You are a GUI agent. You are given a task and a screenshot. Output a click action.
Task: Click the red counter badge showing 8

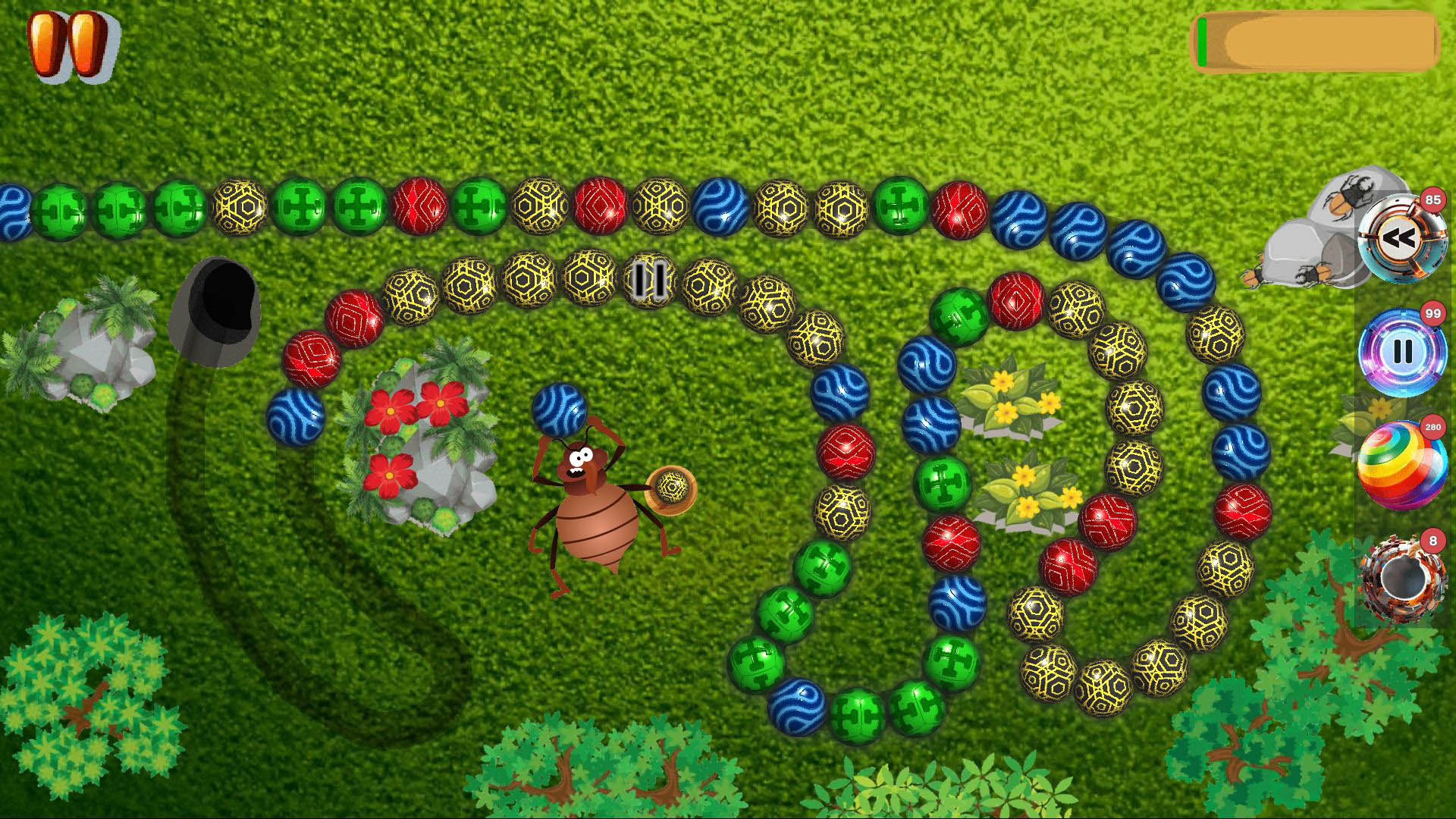1433,538
